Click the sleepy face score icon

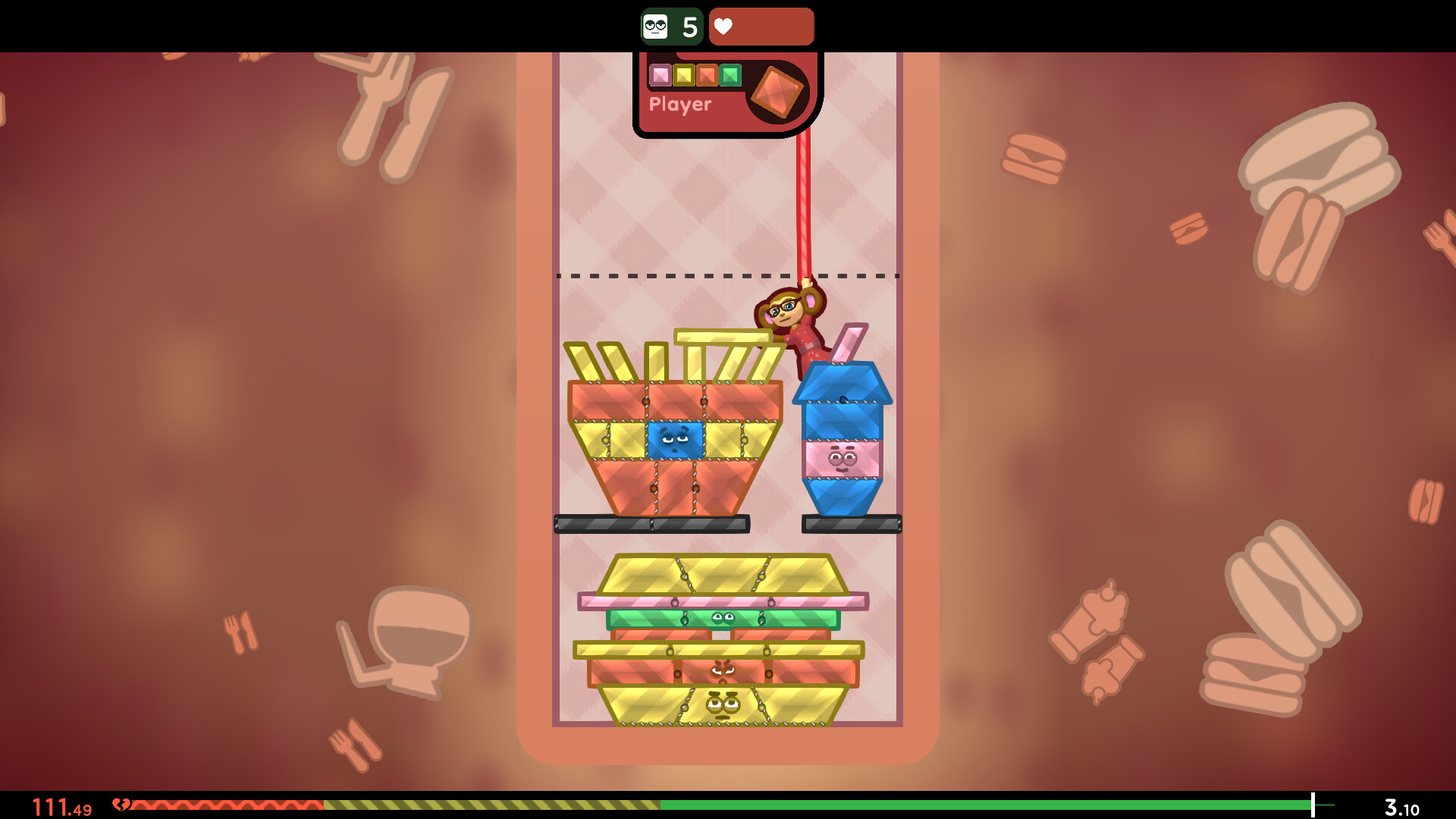tap(657, 26)
